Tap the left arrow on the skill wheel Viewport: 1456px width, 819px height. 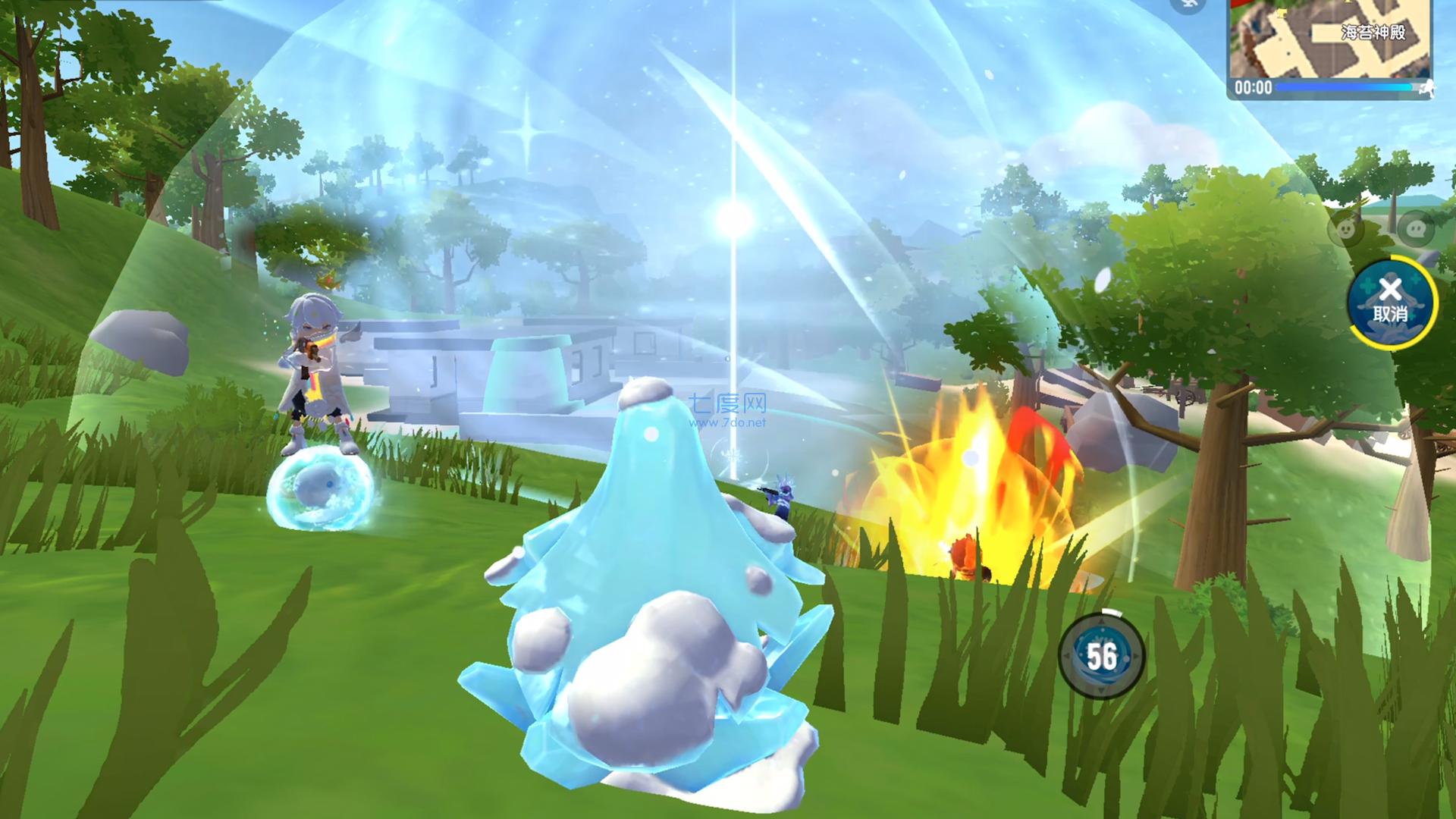(x=1067, y=655)
